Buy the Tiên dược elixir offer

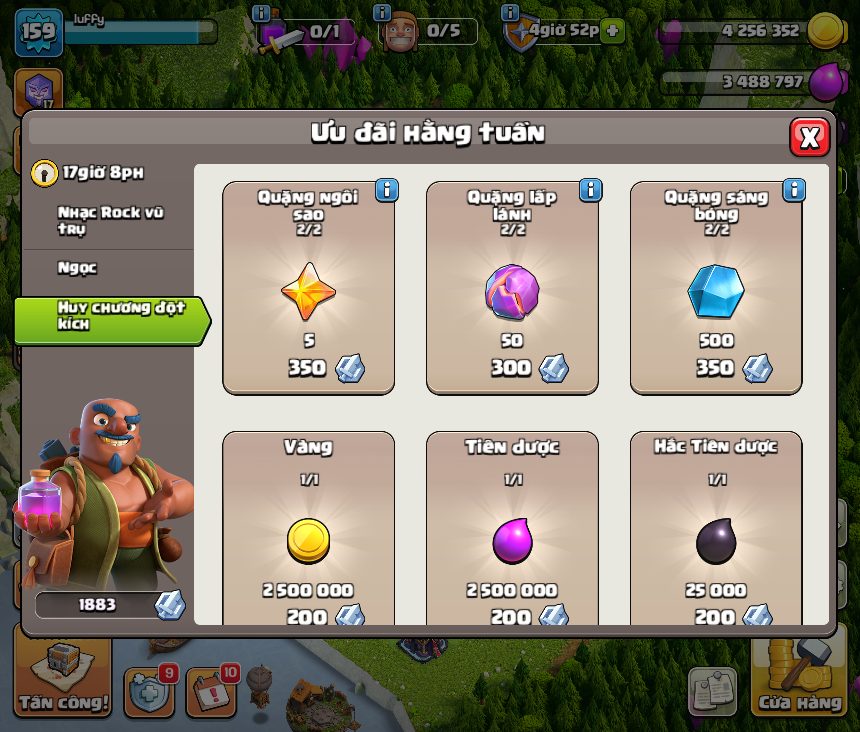pyautogui.click(x=512, y=530)
